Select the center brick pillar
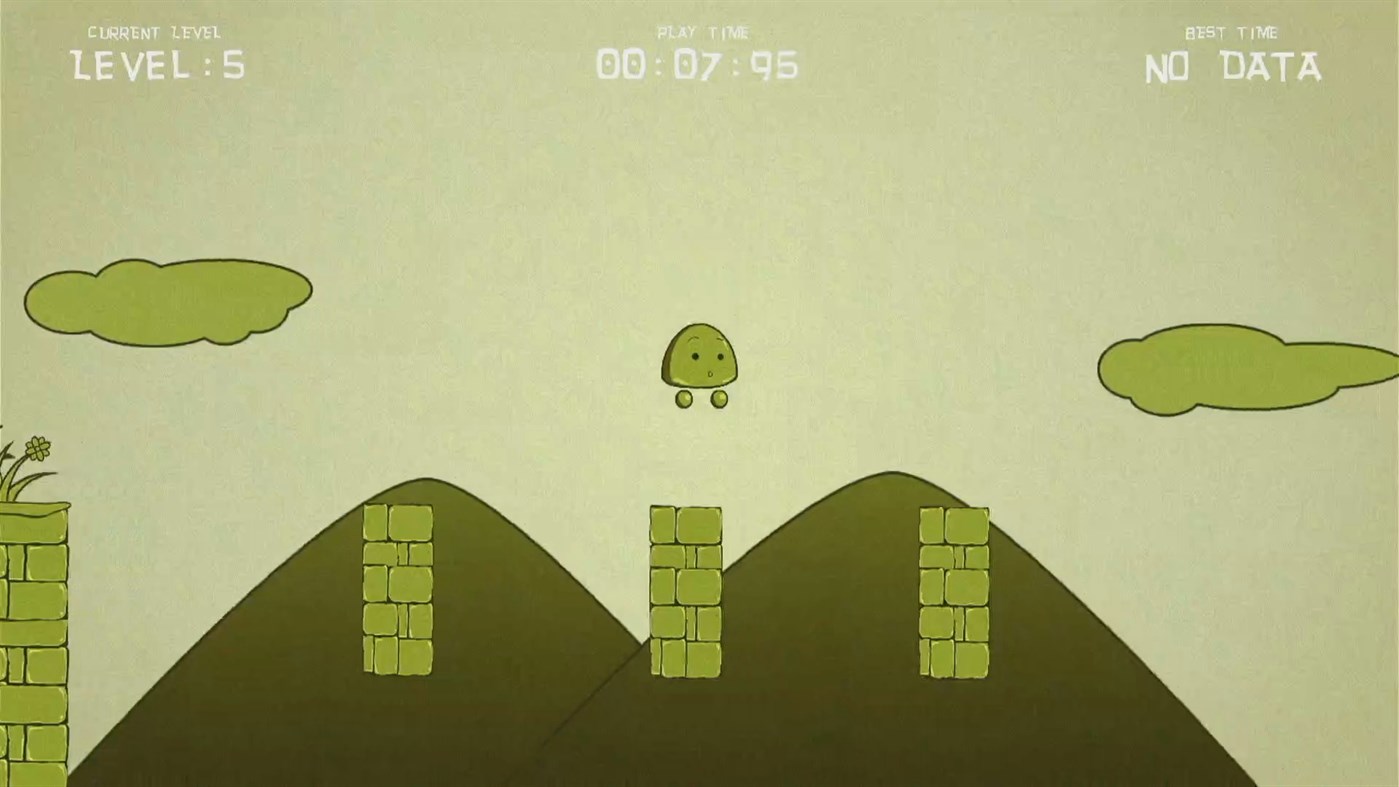This screenshot has width=1399, height=787. point(685,590)
